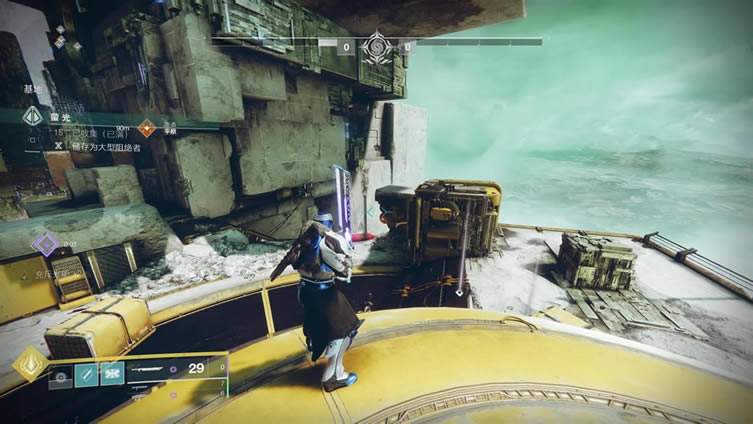
Task: Activate the golden Super ability diamond
Action: pyautogui.click(x=28, y=363)
